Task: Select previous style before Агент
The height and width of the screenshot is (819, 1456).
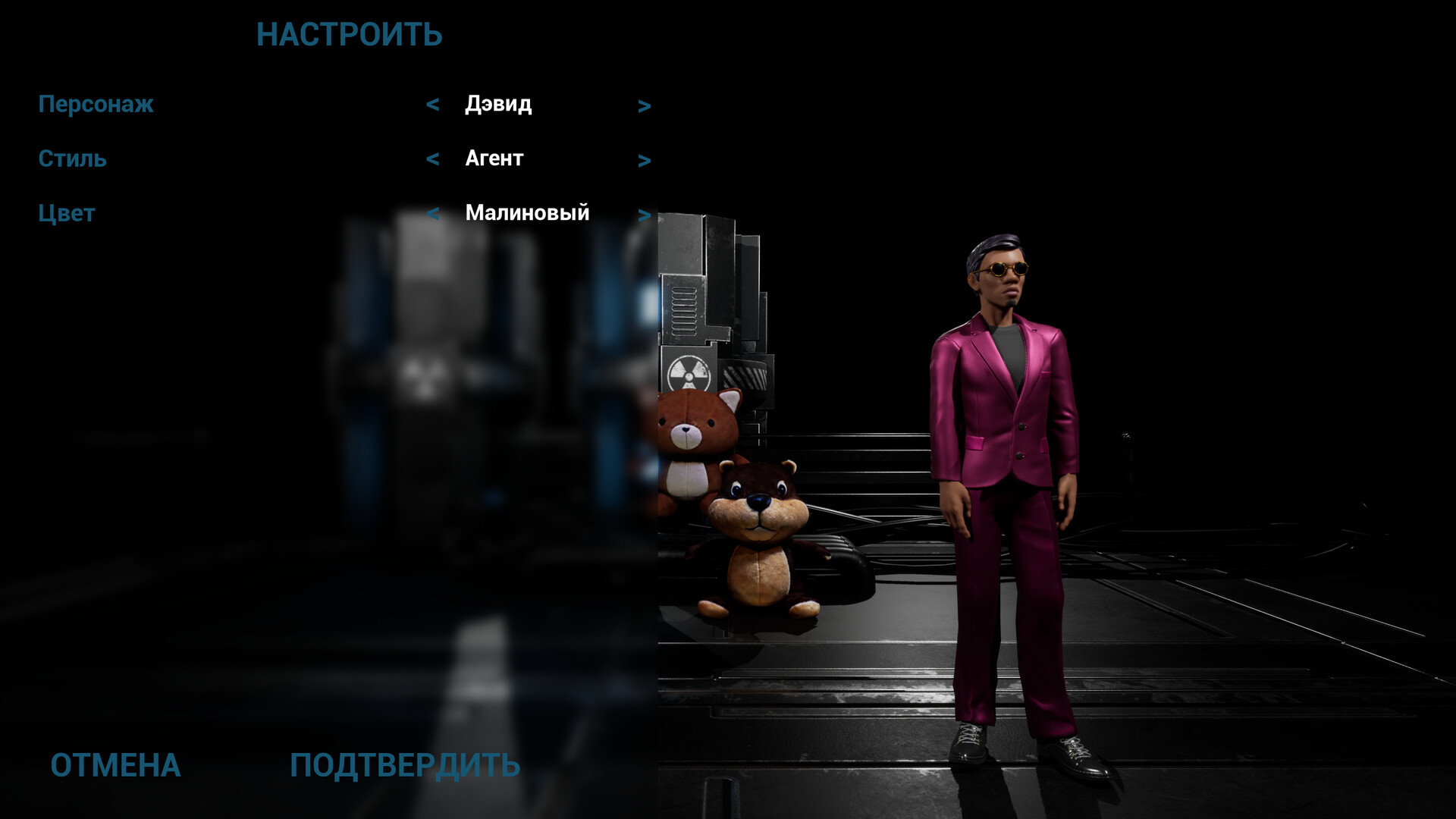Action: coord(434,159)
